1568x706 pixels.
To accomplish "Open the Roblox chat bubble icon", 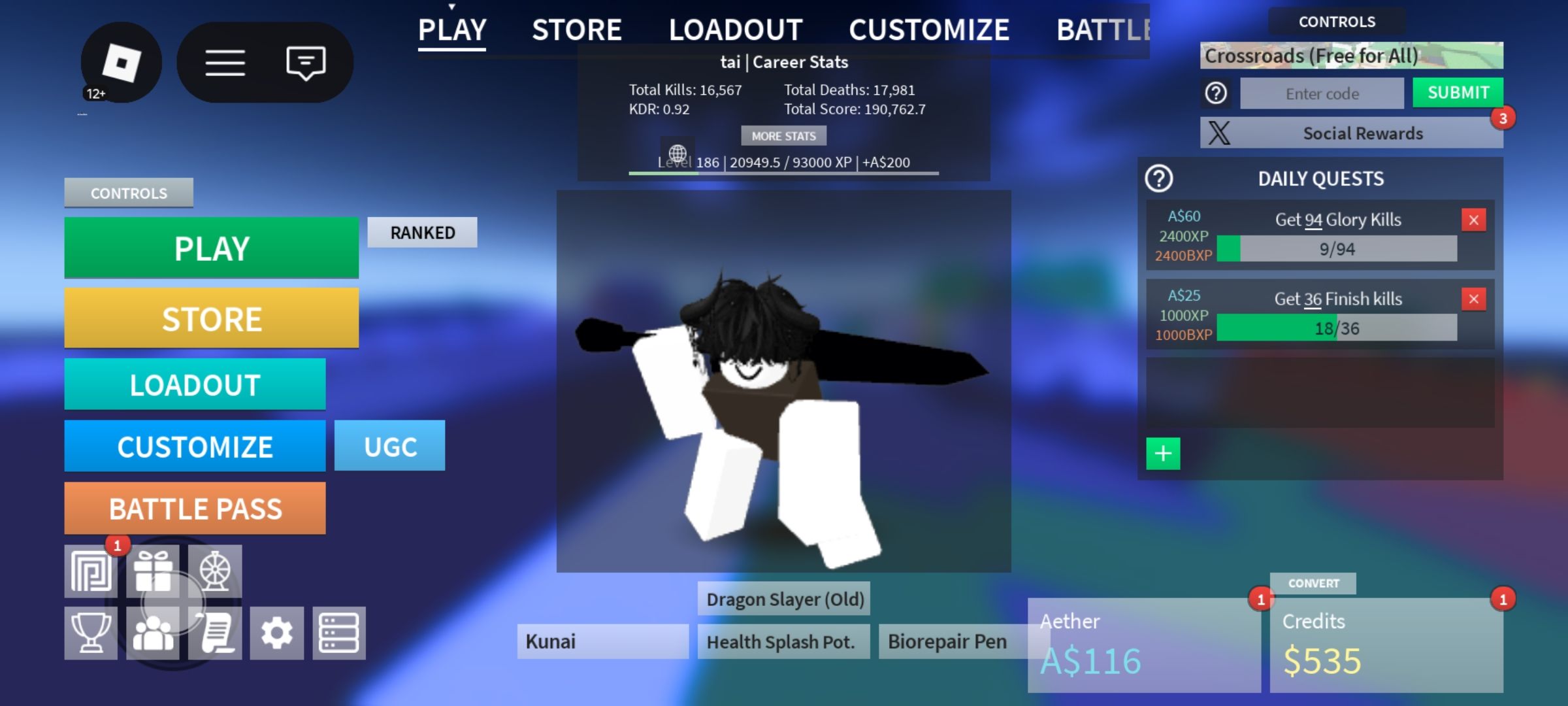I will [306, 63].
